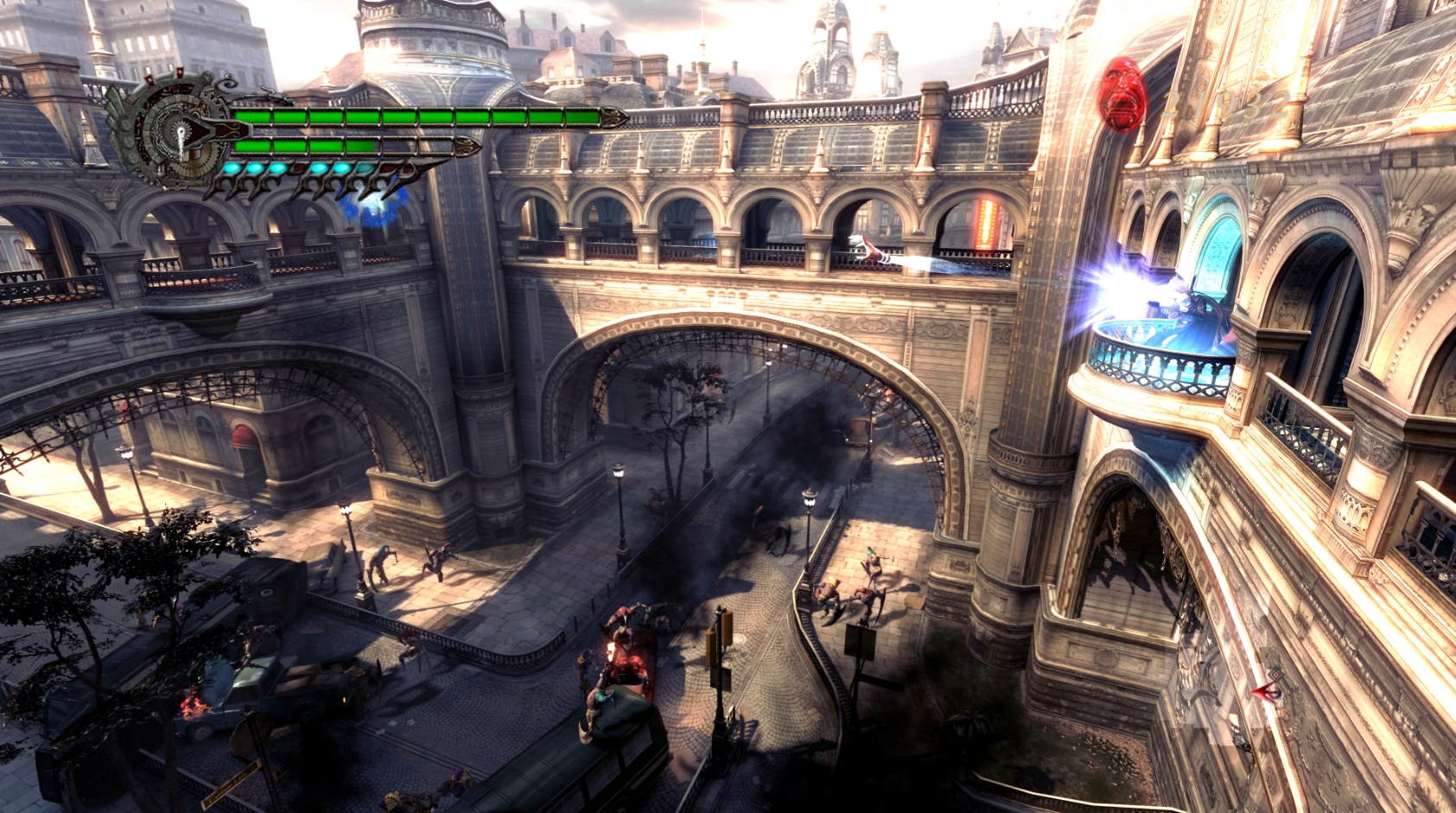This screenshot has height=813, width=1456.
Task: Click the unlit rune between the cyan runes
Action: (x=296, y=169)
